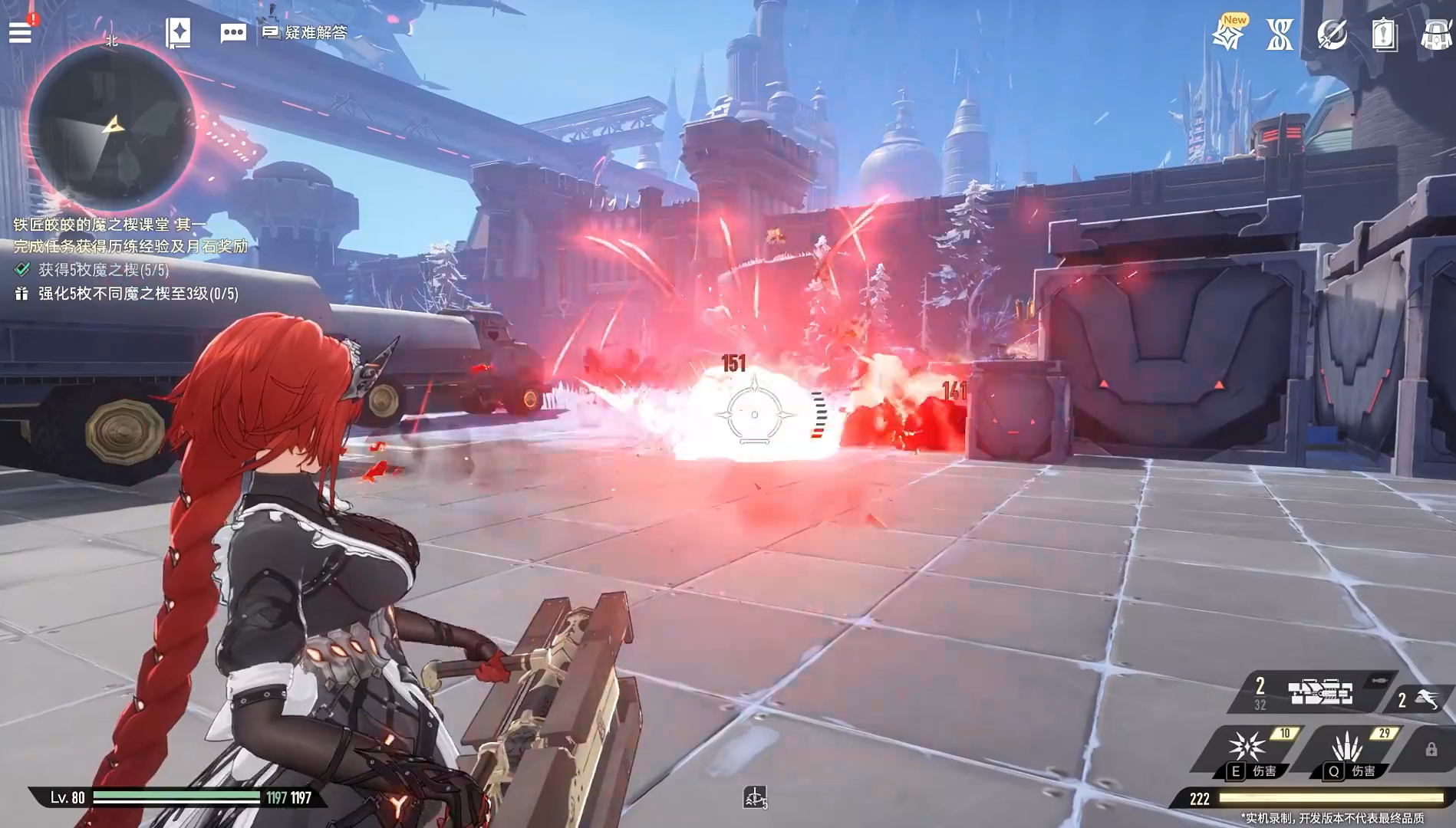Screen dimensions: 1456x828
Task: Open the 疑难解答 help button
Action: (x=305, y=32)
